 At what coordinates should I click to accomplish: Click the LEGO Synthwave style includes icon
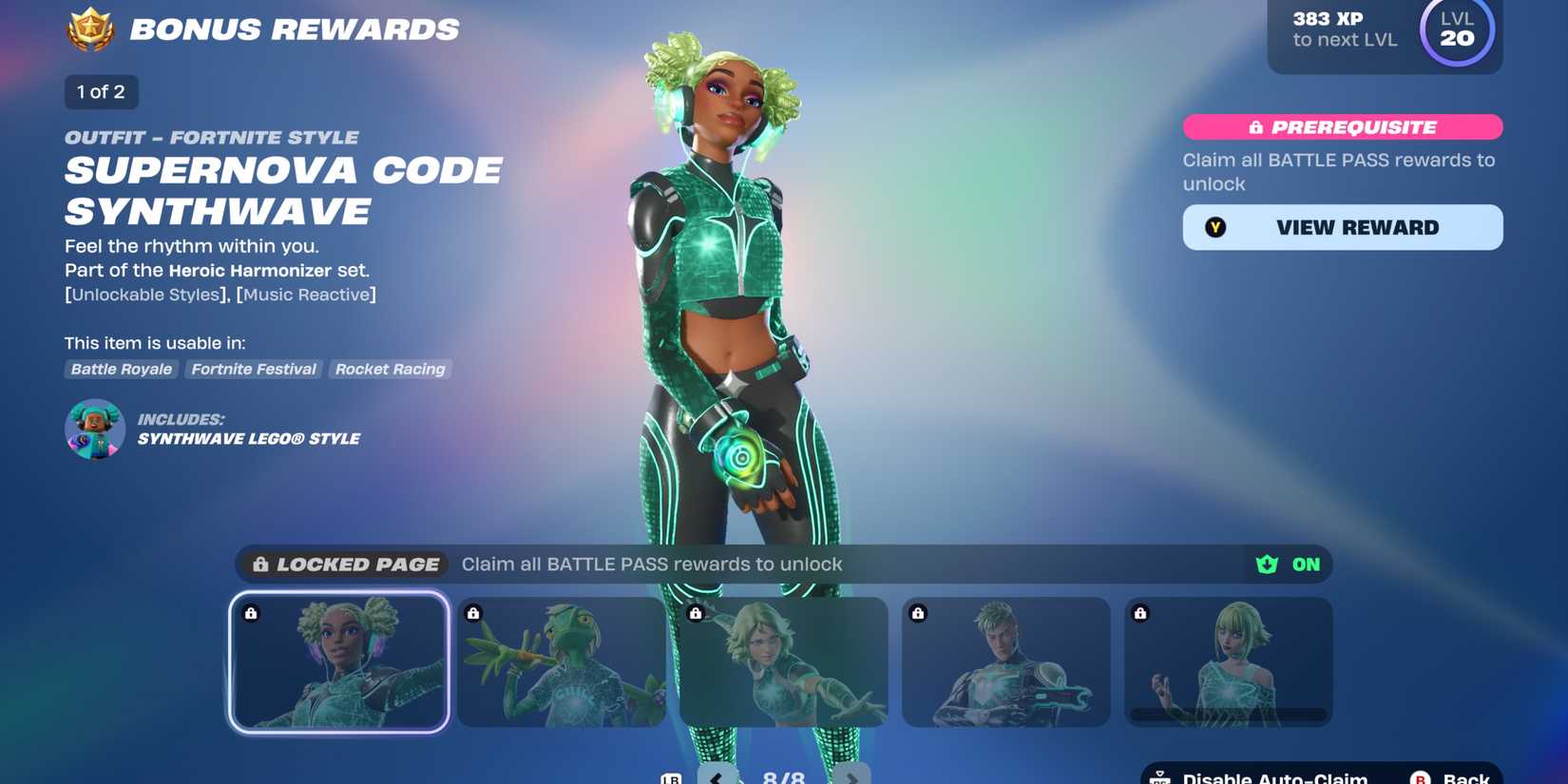pyautogui.click(x=93, y=430)
